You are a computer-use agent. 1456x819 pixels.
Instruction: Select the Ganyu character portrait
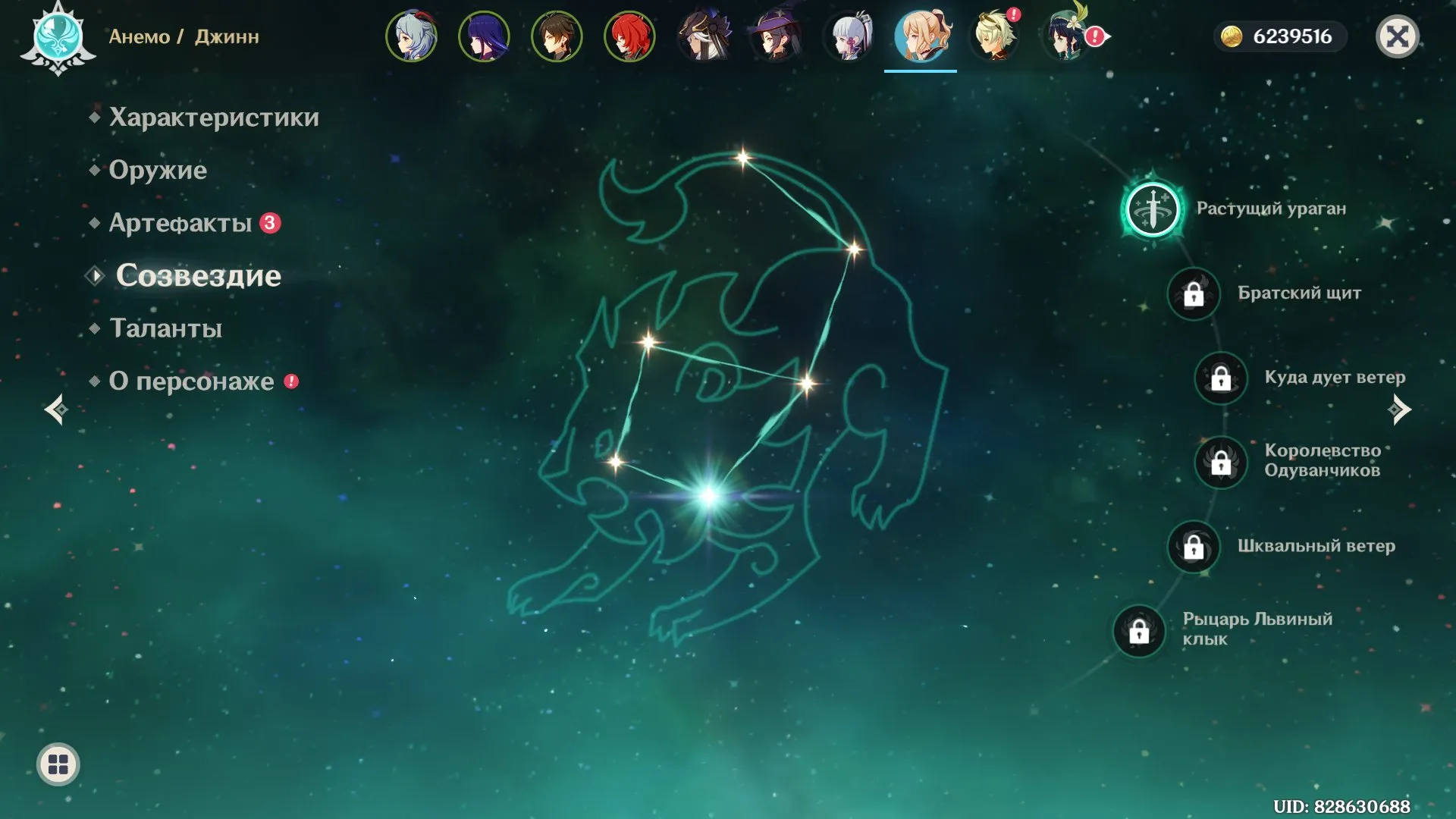tap(410, 36)
